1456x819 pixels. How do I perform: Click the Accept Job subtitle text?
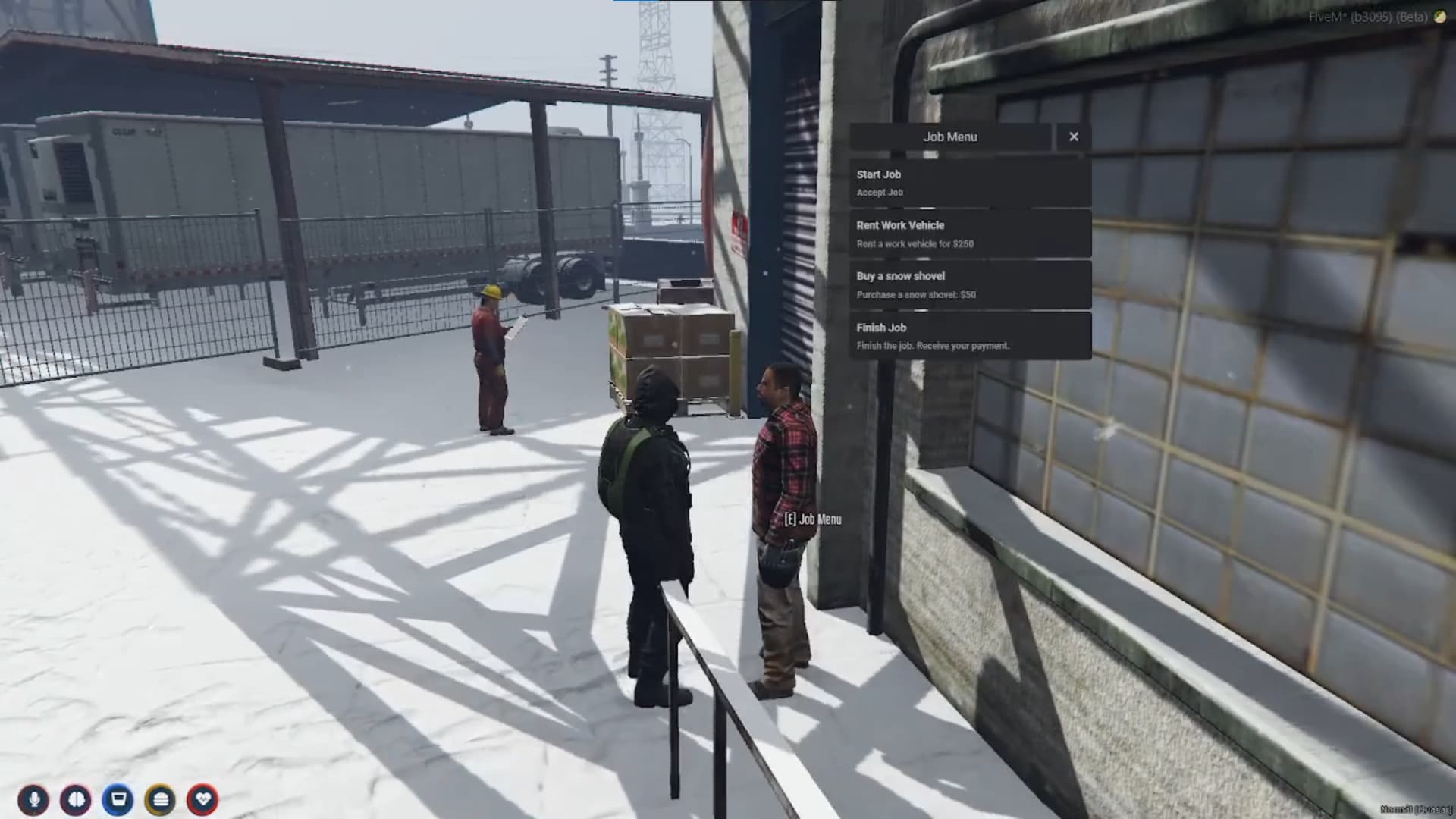(x=880, y=192)
